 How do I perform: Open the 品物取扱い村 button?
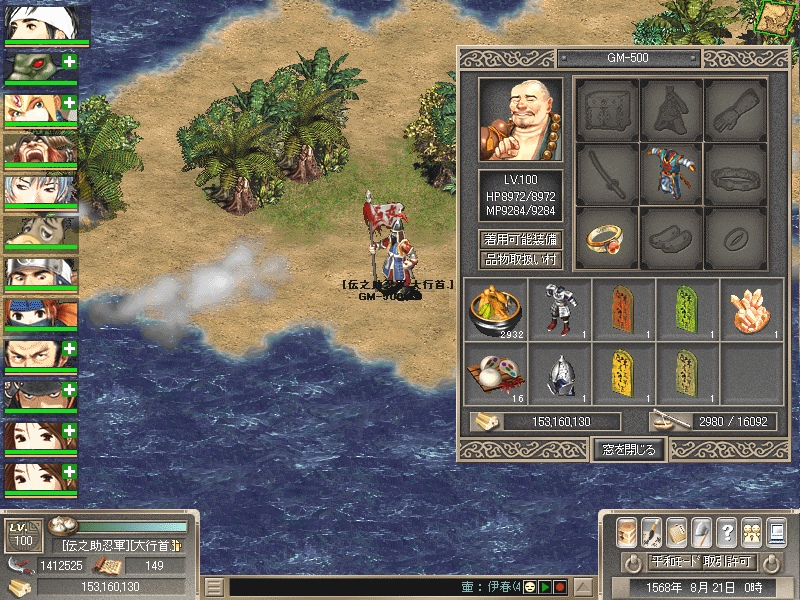click(x=520, y=259)
